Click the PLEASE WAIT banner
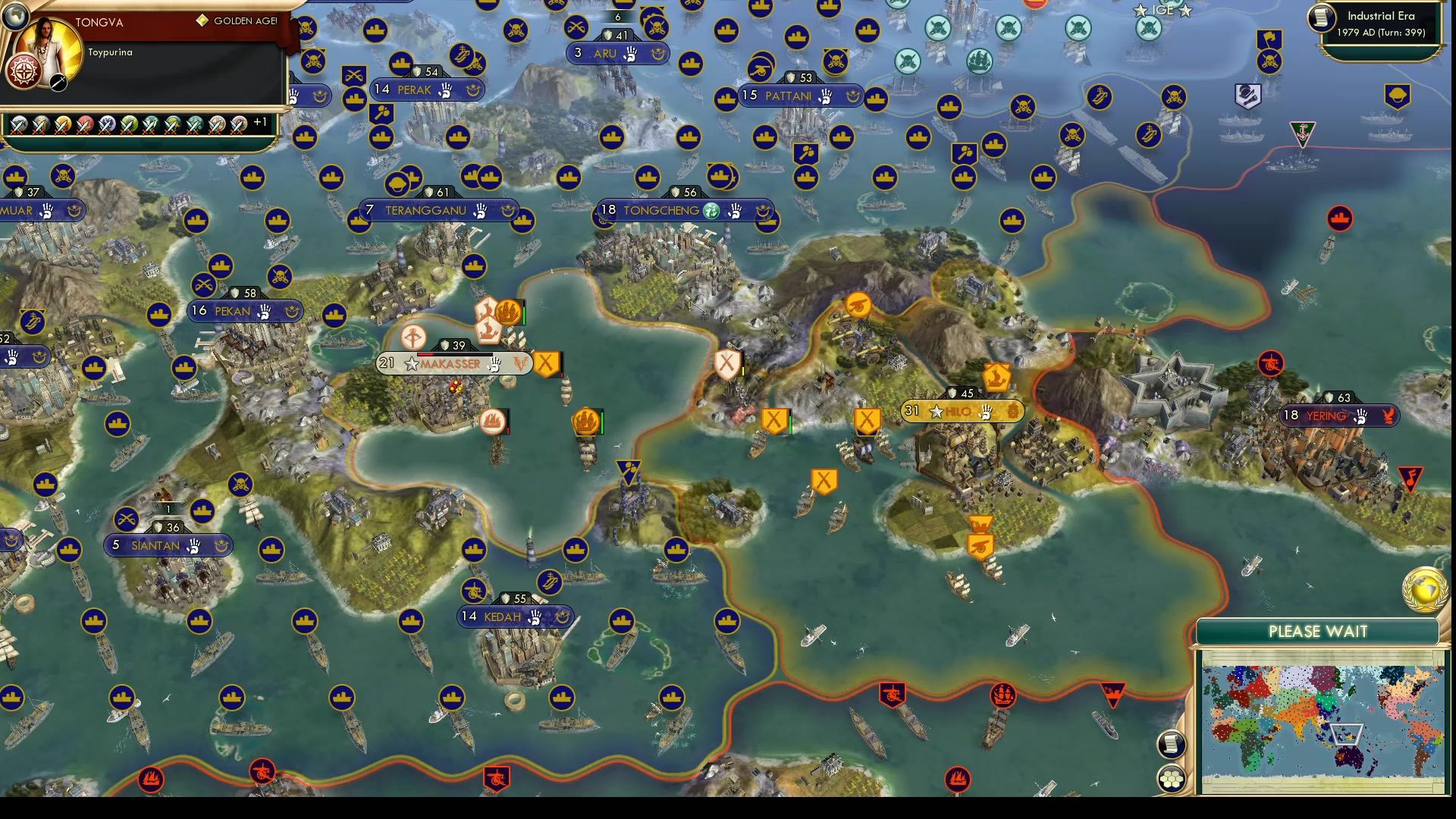1456x819 pixels. point(1319,632)
